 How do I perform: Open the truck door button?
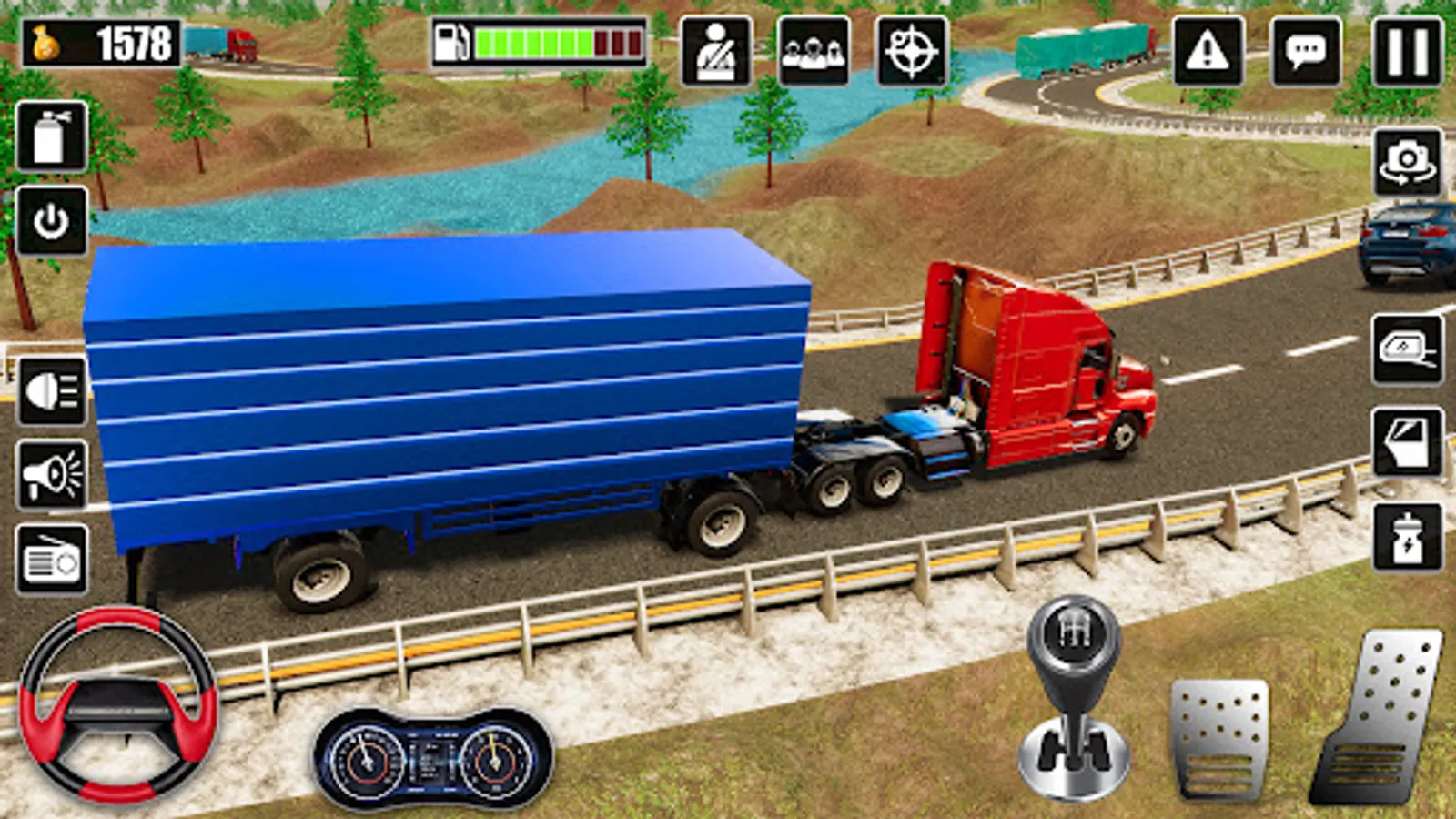(x=1407, y=443)
